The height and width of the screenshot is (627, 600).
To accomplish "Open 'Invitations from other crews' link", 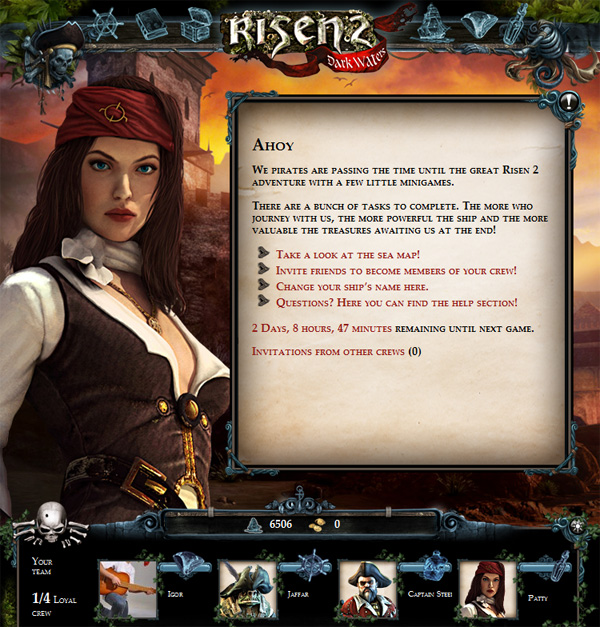I will 328,351.
